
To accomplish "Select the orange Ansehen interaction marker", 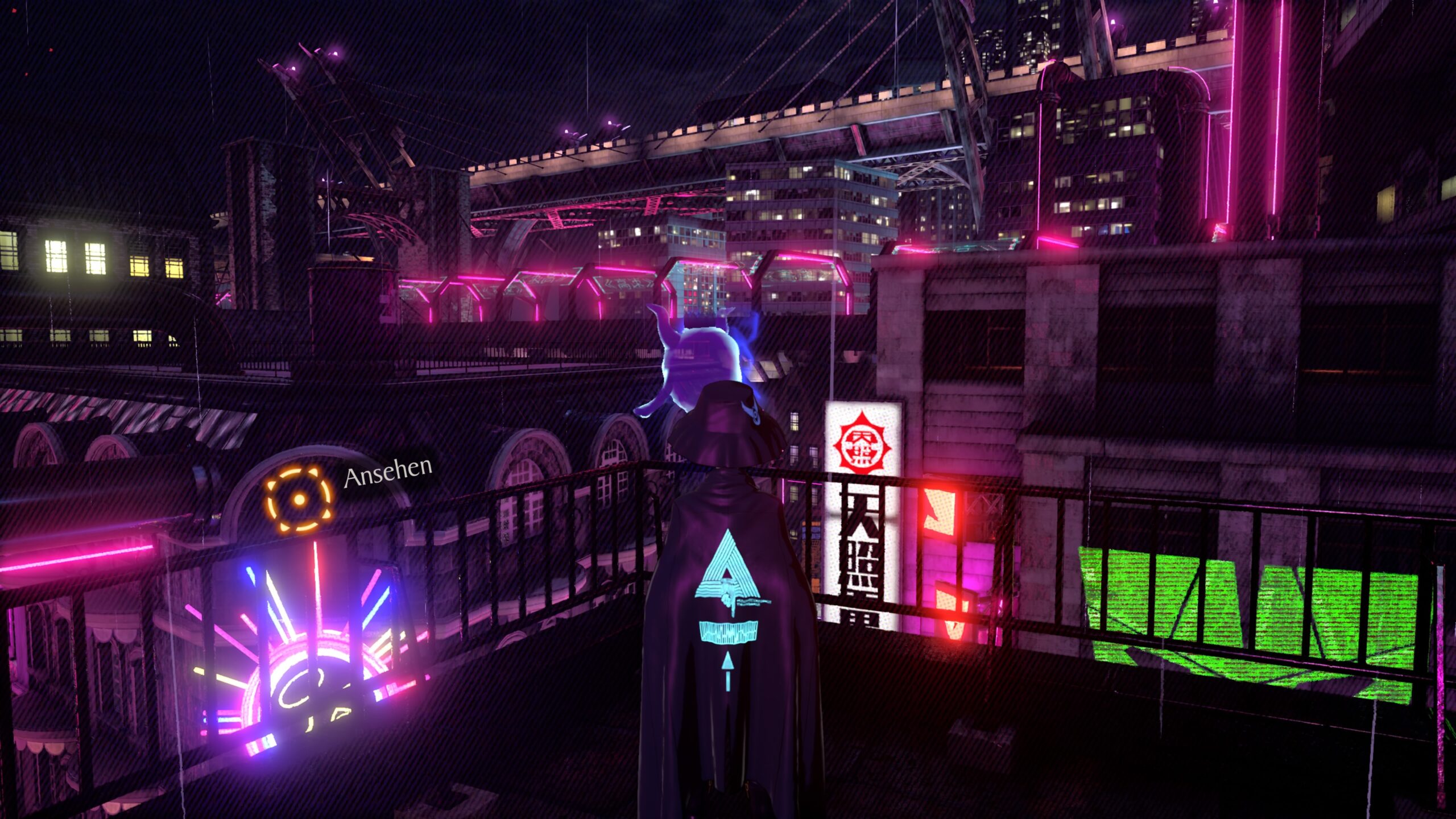I will tap(299, 500).
